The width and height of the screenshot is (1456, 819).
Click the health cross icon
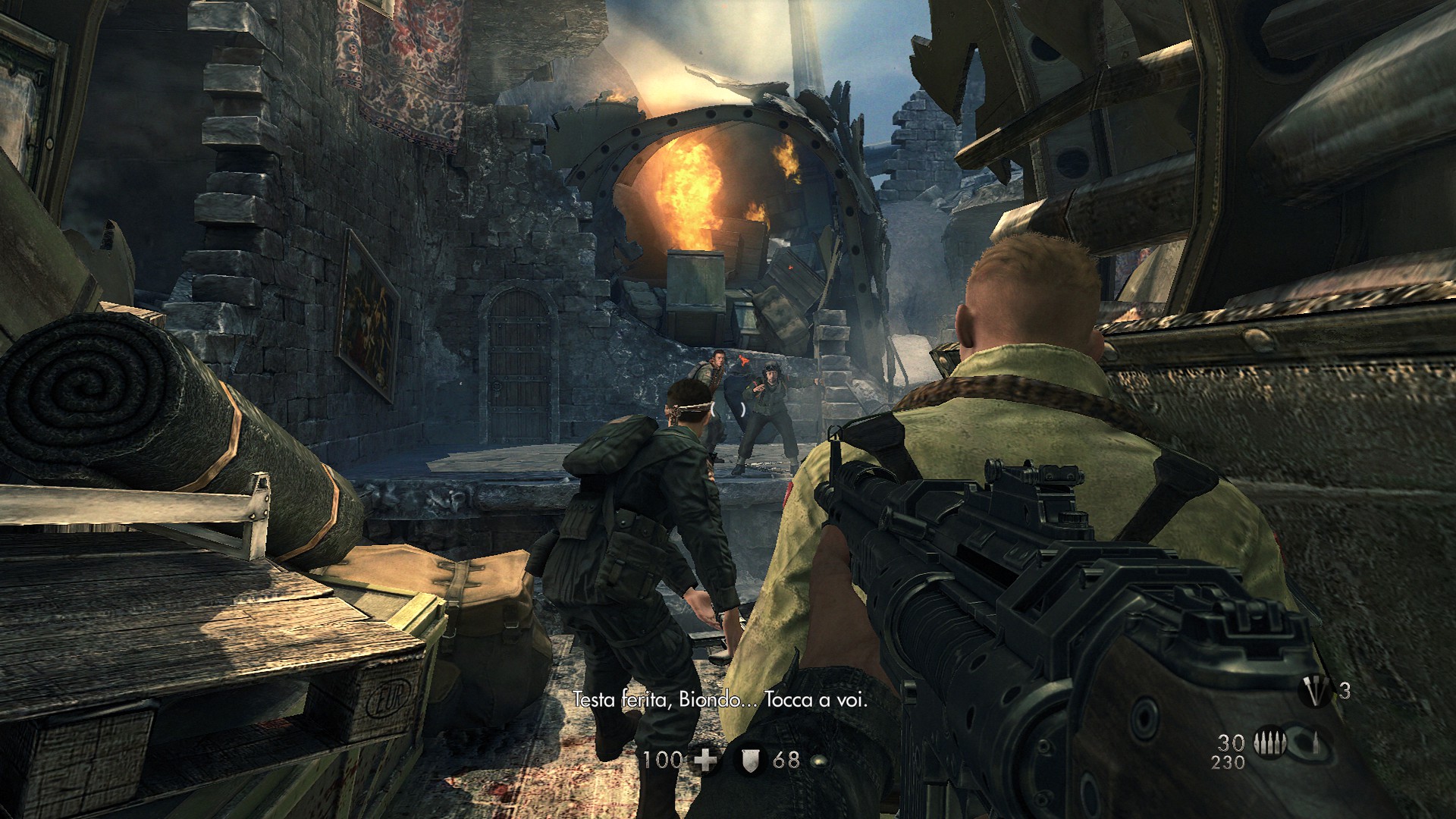[705, 761]
